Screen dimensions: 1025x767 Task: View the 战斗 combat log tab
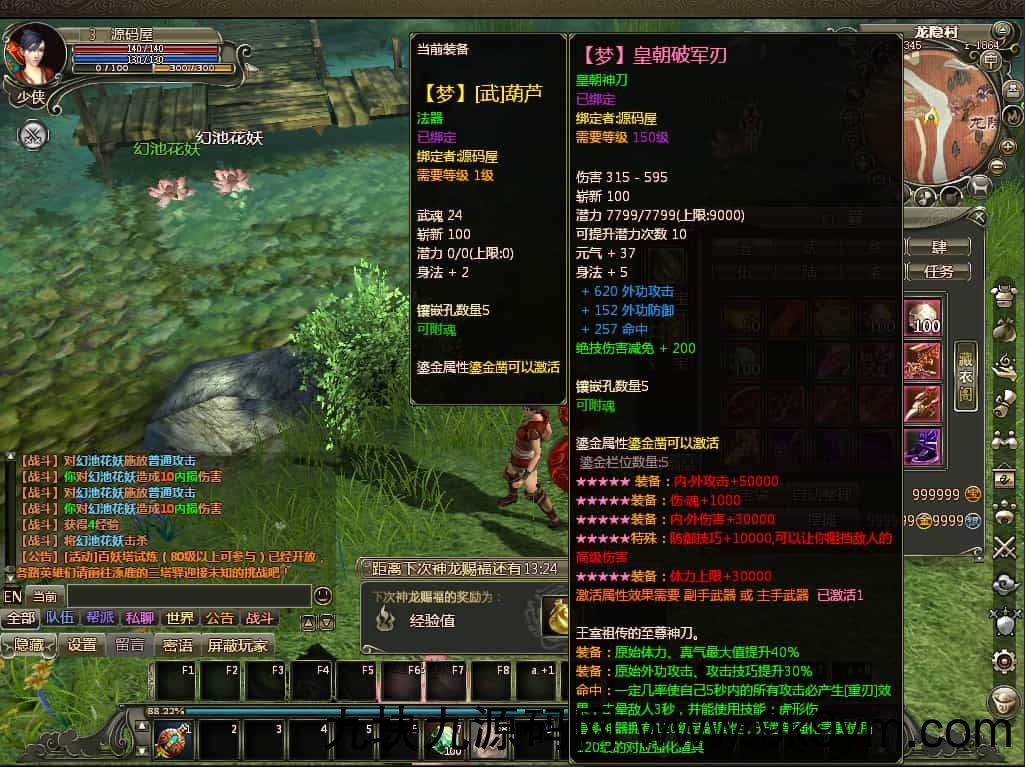pyautogui.click(x=260, y=619)
